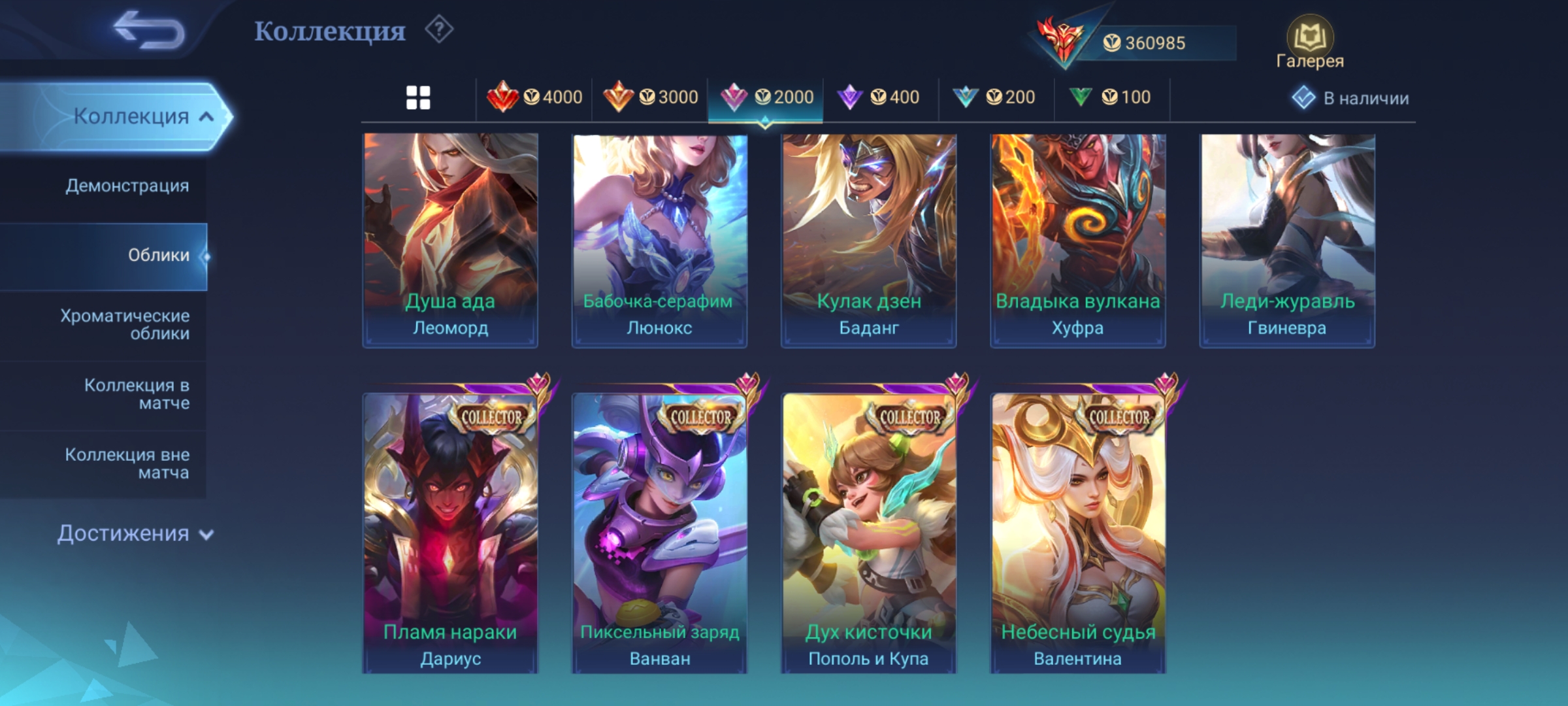1568x706 pixels.
Task: Switch to the 4000 points tier tab
Action: (534, 98)
